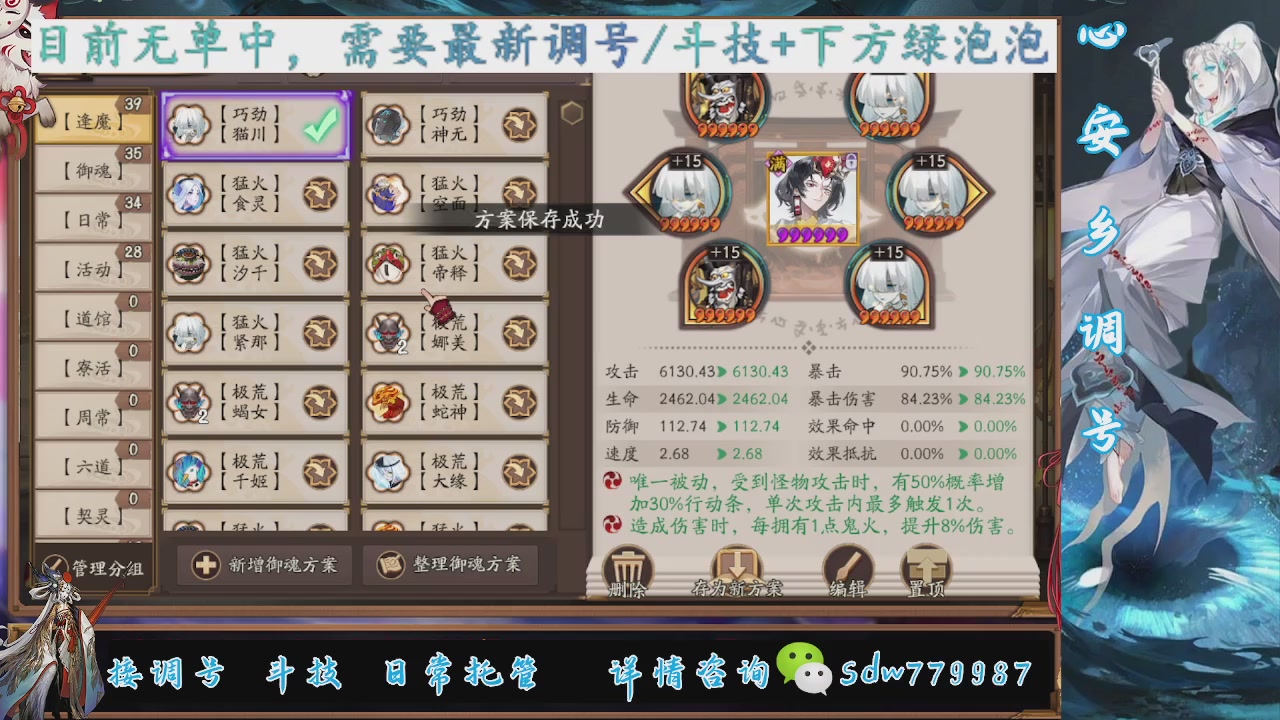Click the 整理御魂方案 button
Image resolution: width=1280 pixels, height=720 pixels.
click(453, 565)
